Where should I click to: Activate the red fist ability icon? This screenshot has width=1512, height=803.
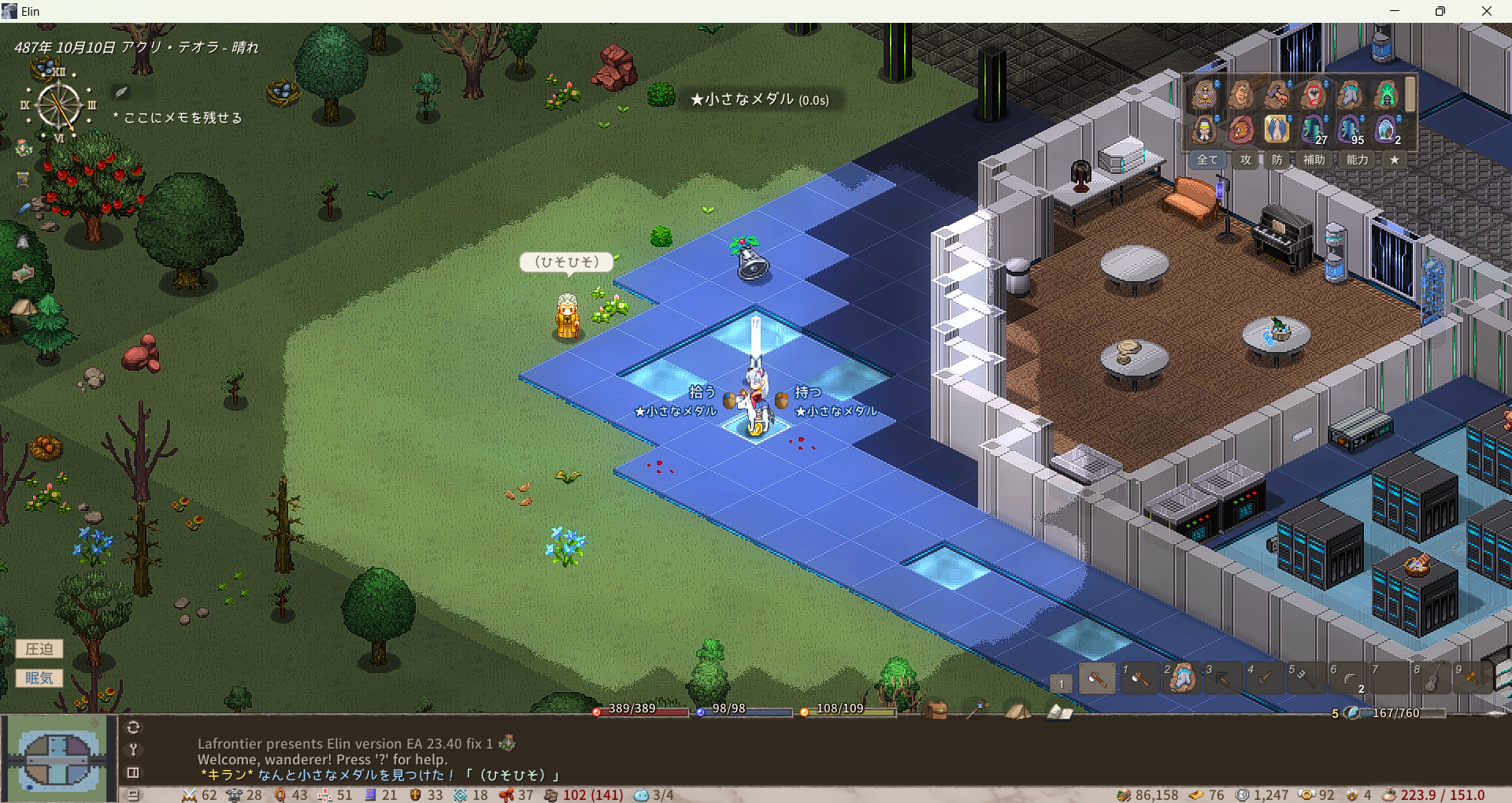[1314, 95]
